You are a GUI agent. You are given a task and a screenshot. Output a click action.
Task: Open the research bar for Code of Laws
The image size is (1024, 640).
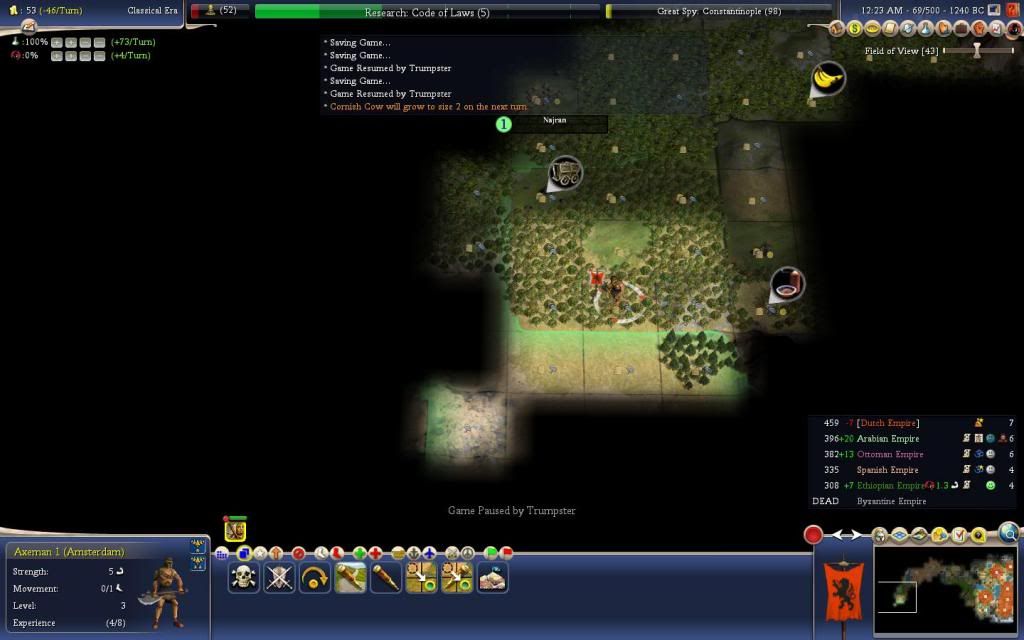click(427, 12)
